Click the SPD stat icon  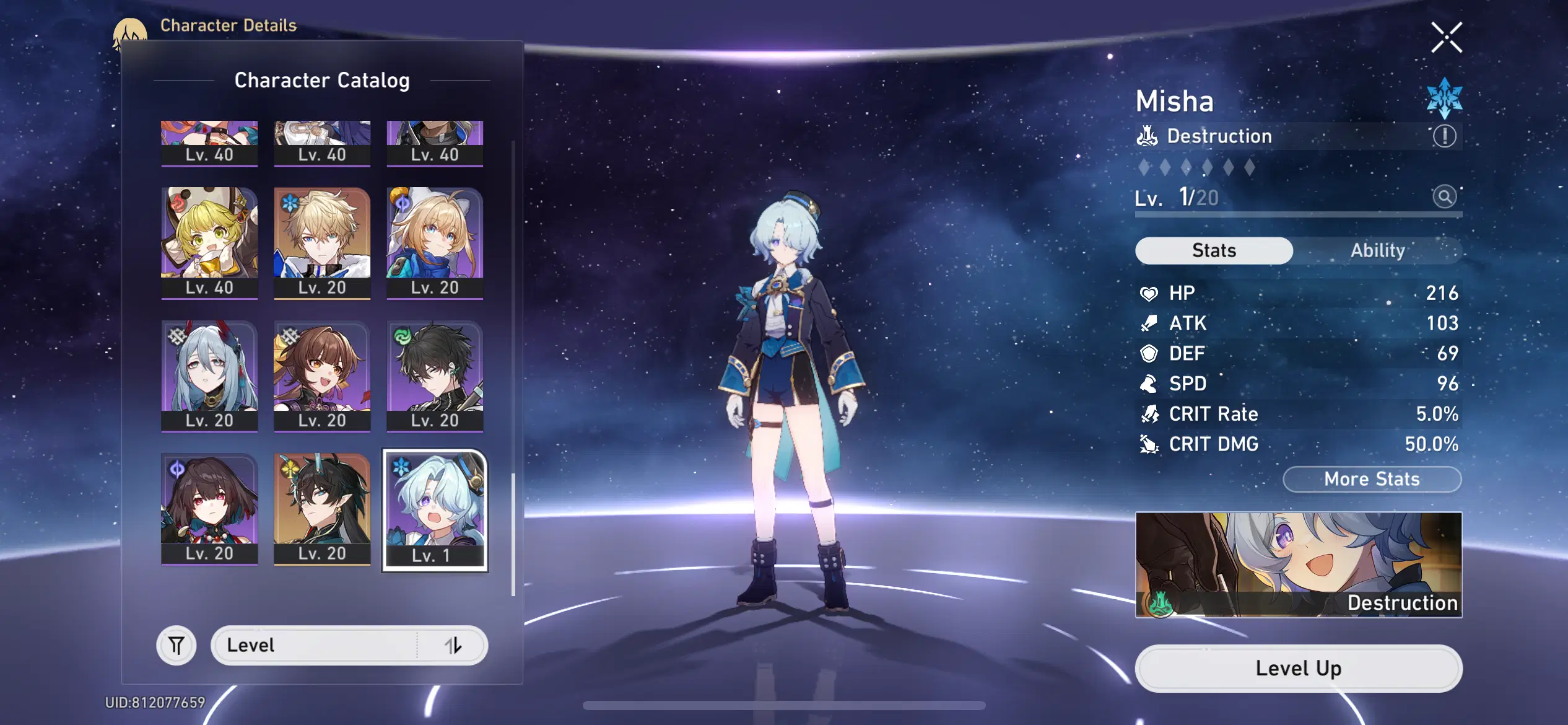[1149, 384]
